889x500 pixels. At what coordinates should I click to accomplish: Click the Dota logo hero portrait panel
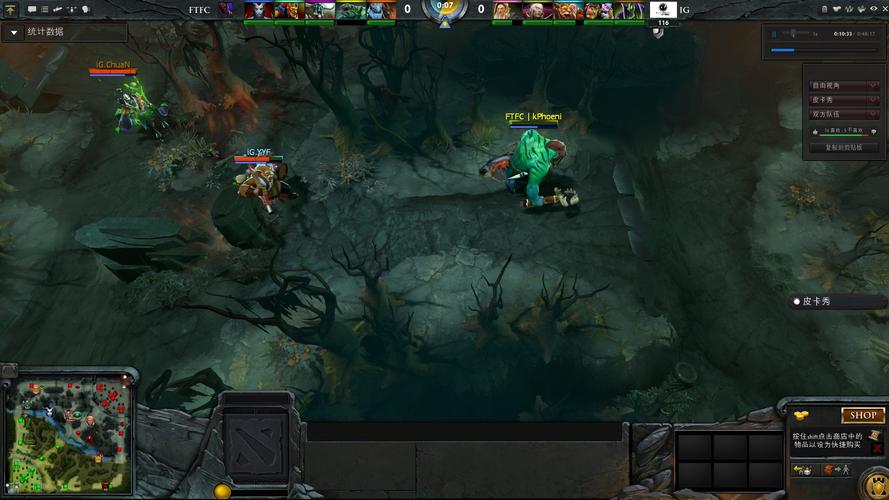(256, 442)
